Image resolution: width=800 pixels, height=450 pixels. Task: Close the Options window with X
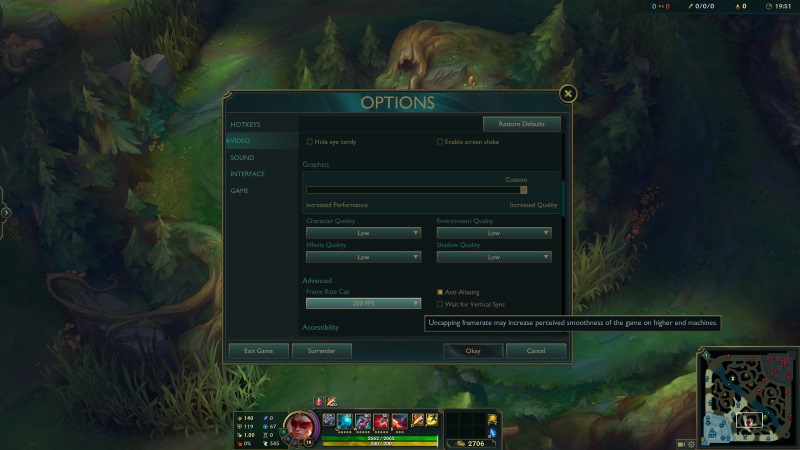568,94
